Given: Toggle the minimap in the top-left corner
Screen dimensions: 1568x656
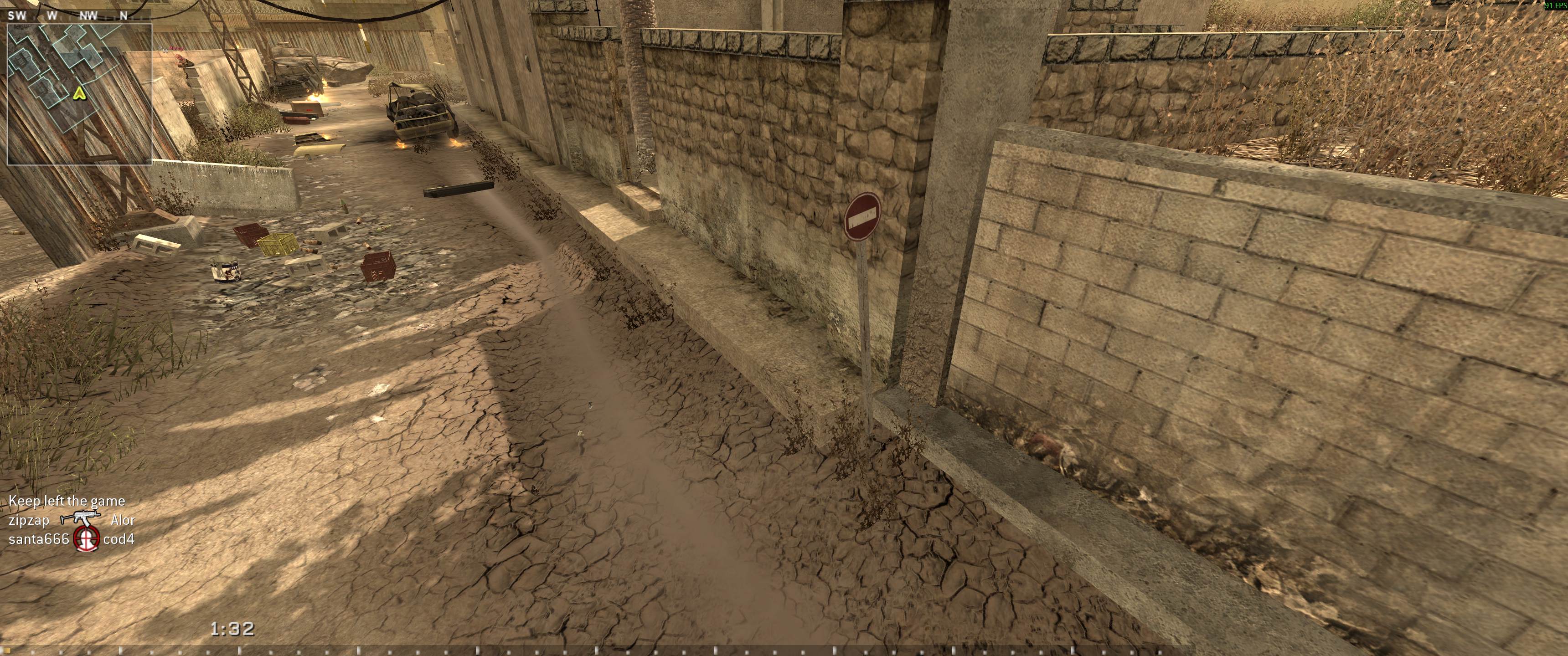Looking at the screenshot, I should [x=79, y=94].
